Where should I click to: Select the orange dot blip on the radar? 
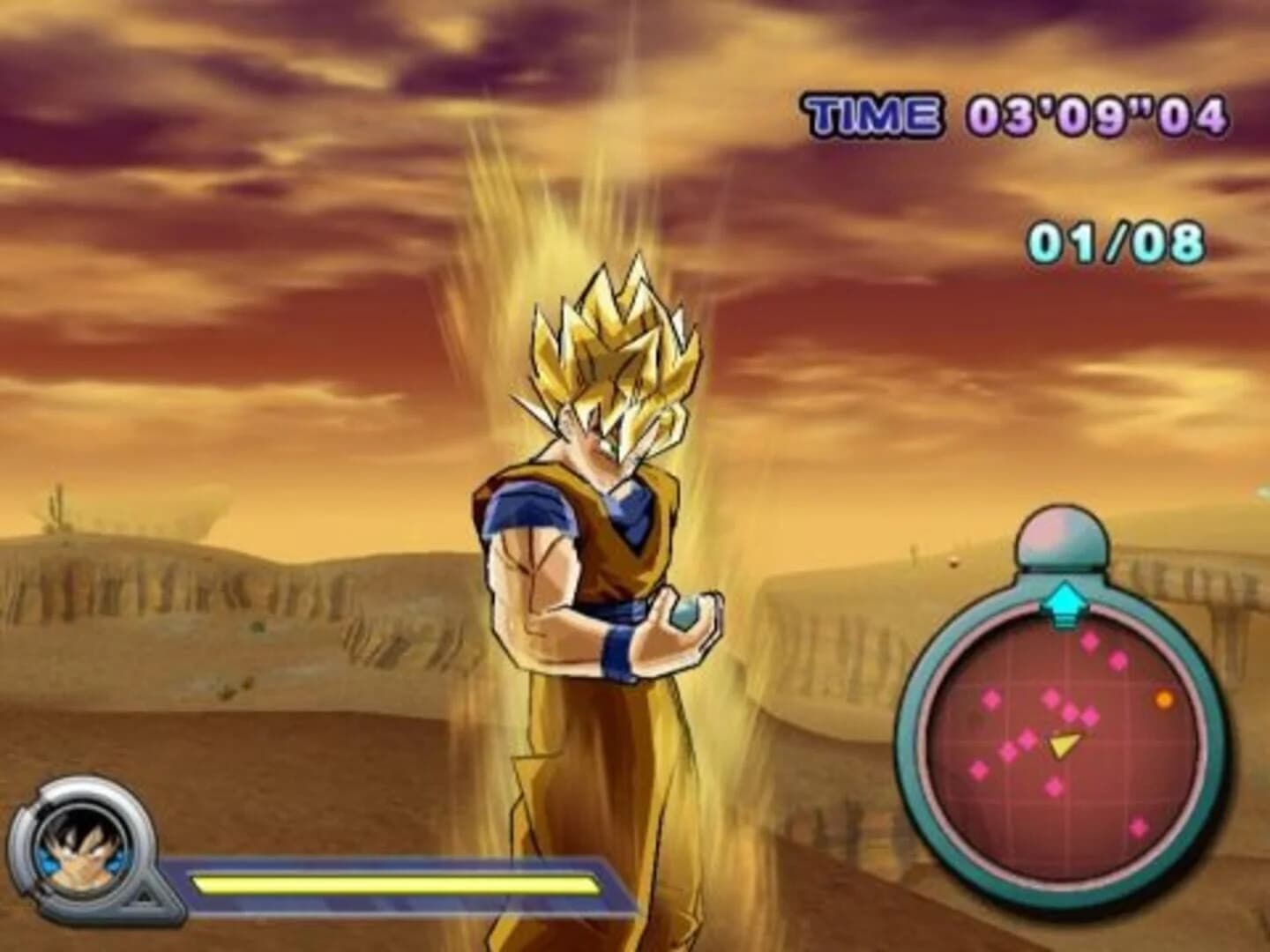[1164, 698]
